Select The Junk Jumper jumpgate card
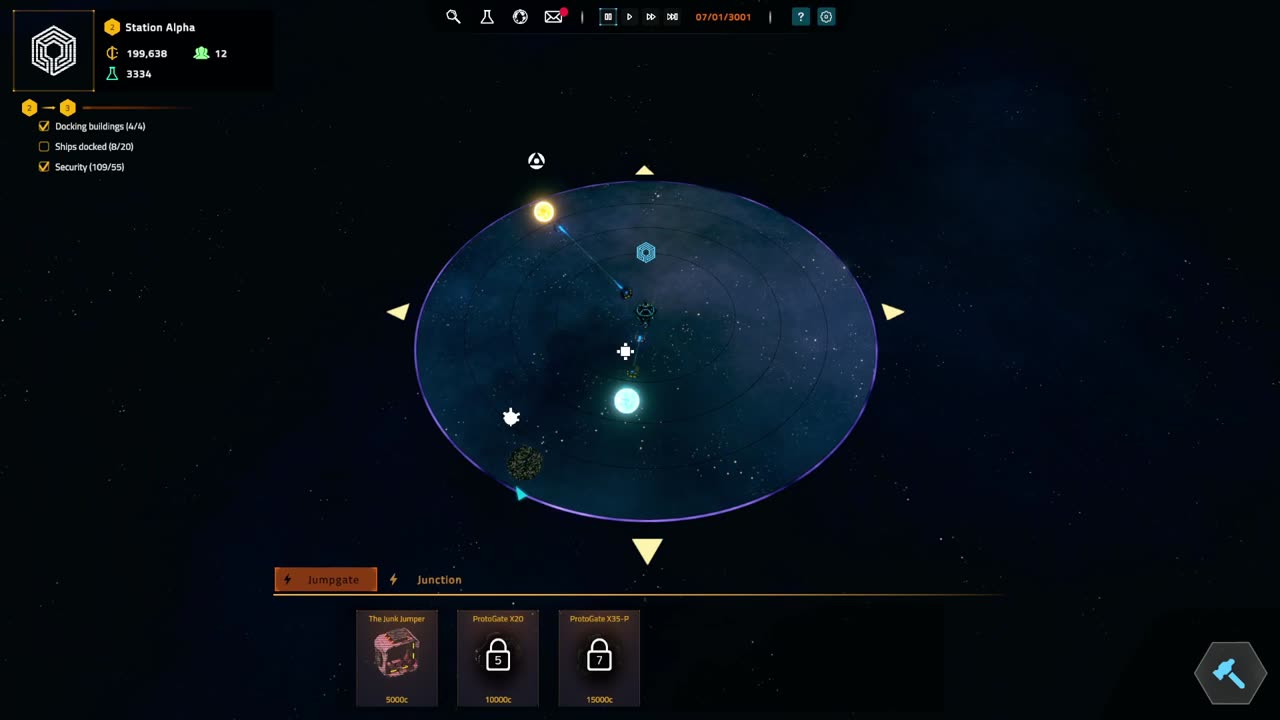The width and height of the screenshot is (1280, 720). click(x=397, y=657)
